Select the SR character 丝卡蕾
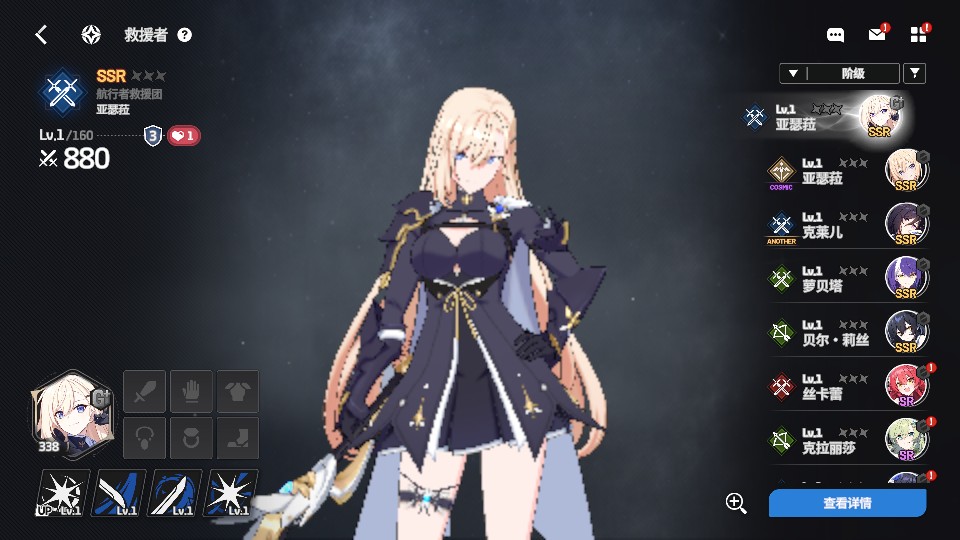960x540 pixels. point(846,387)
